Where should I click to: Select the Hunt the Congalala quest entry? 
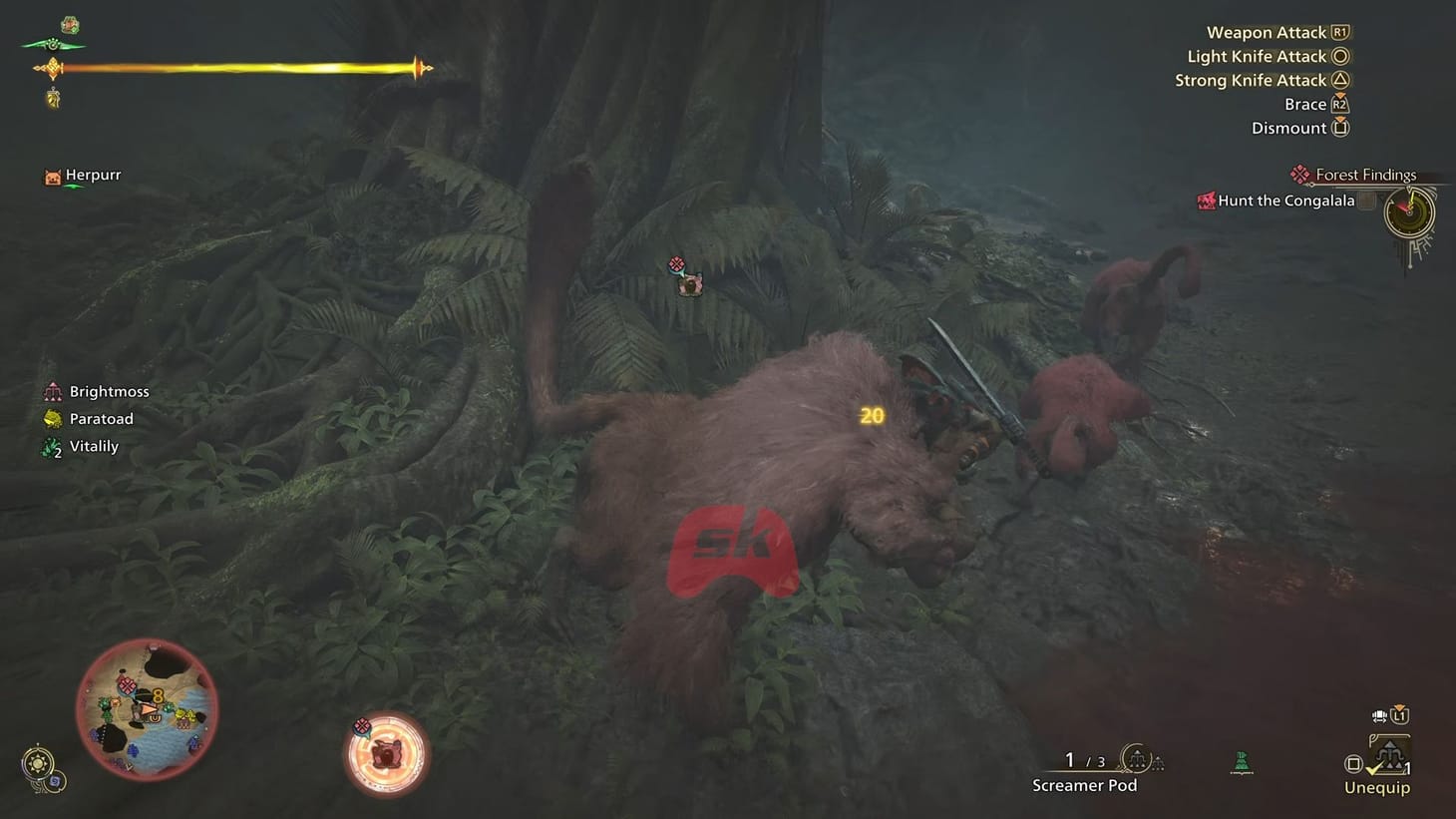1285,201
